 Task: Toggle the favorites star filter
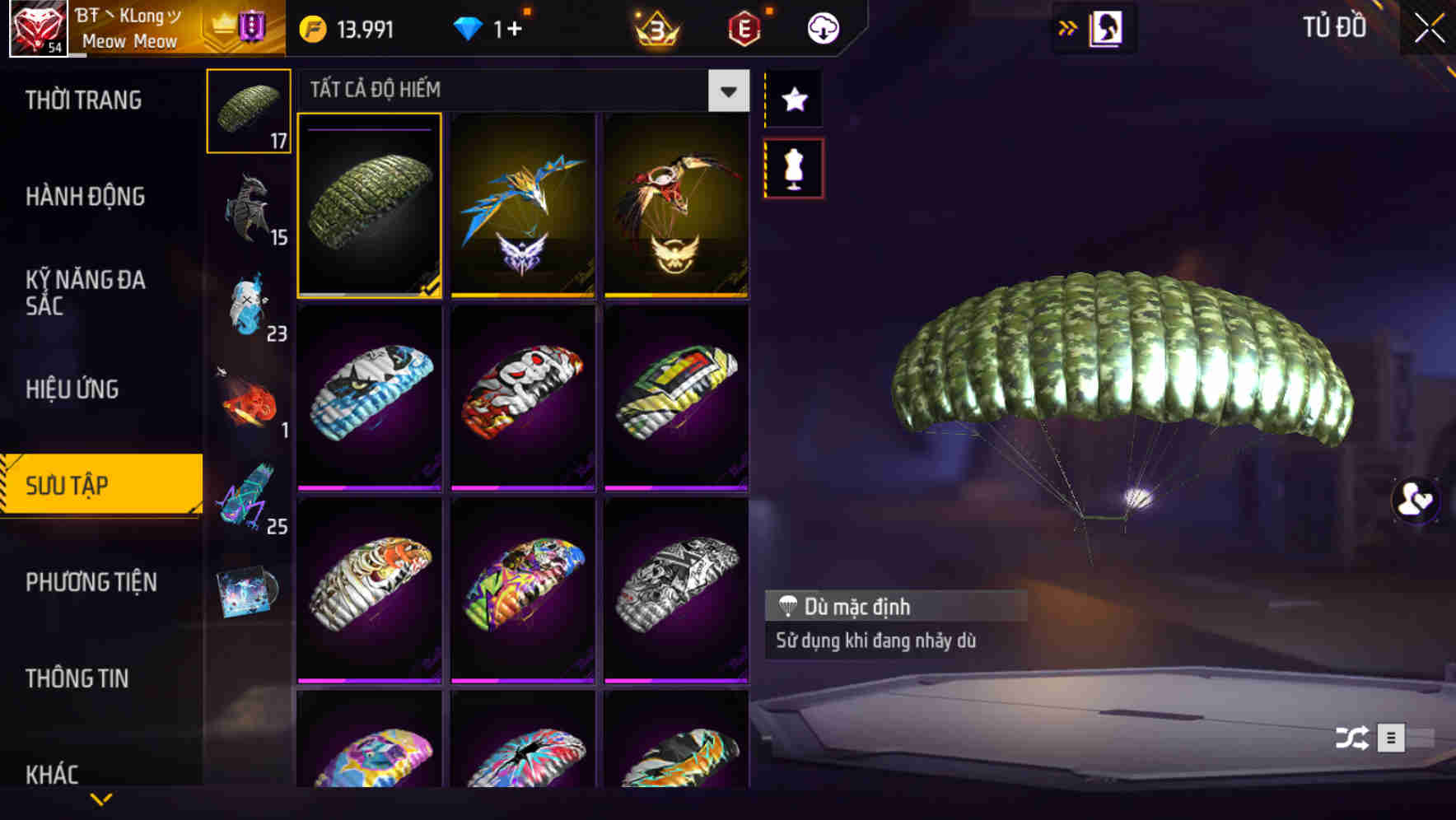point(793,100)
